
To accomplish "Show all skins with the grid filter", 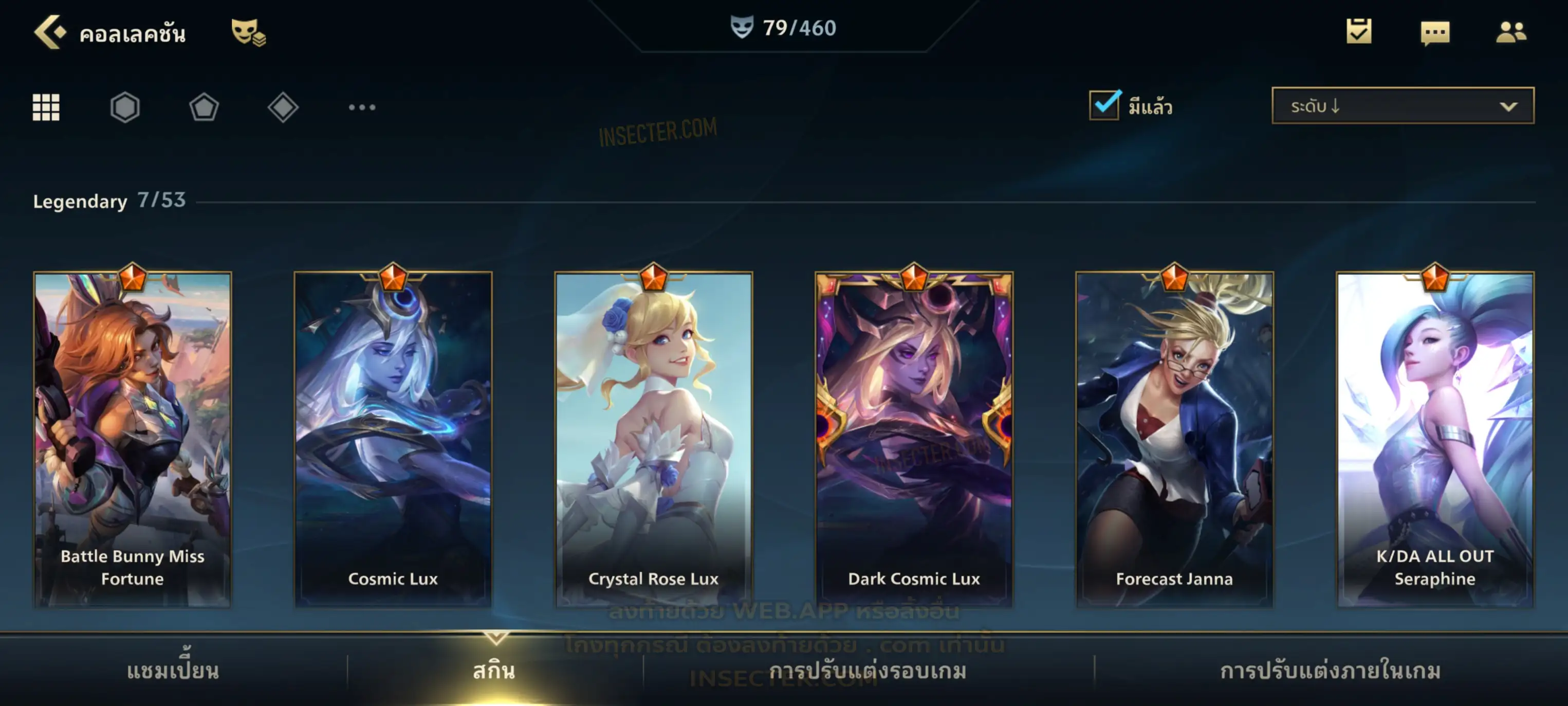I will coord(46,107).
